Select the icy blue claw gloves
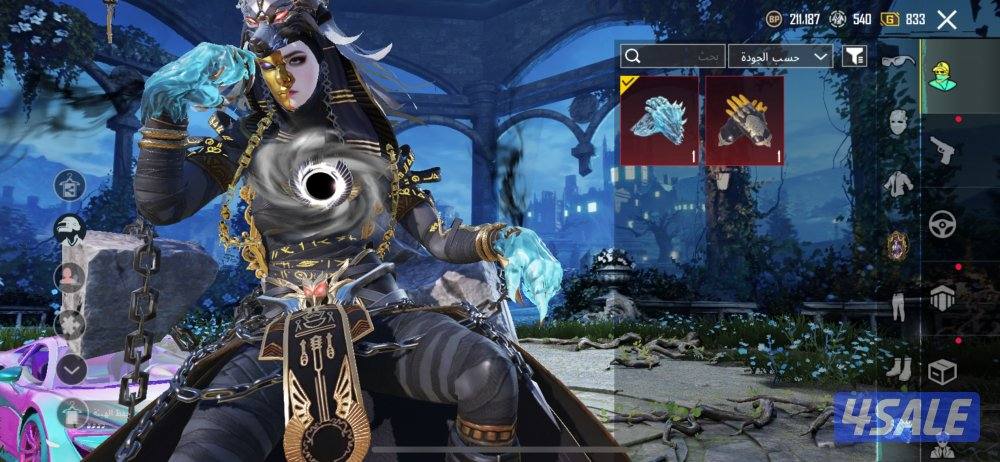The height and width of the screenshot is (462, 1000). (659, 120)
